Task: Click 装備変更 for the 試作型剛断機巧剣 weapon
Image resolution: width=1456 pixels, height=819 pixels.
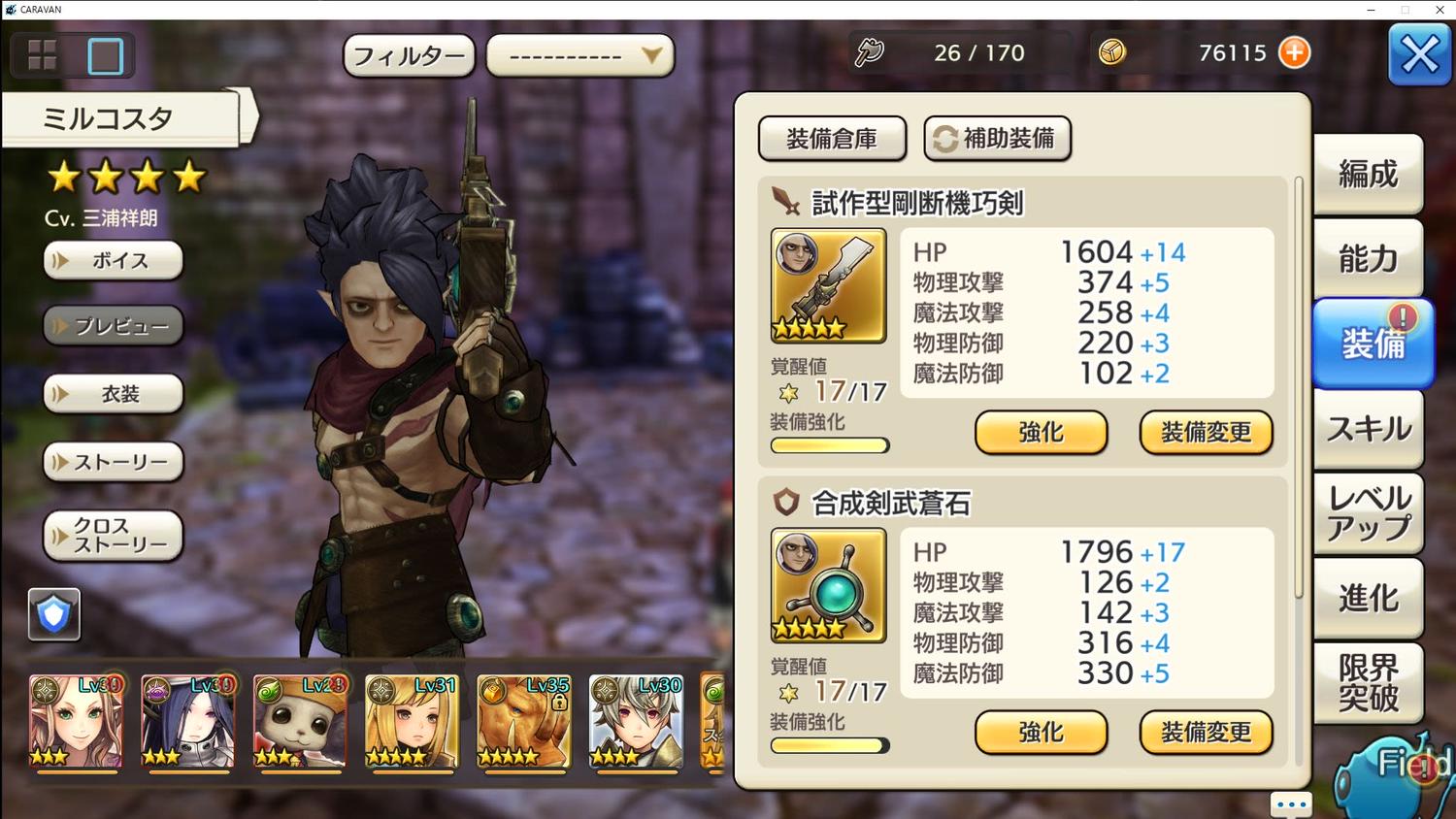Action: click(x=1206, y=433)
